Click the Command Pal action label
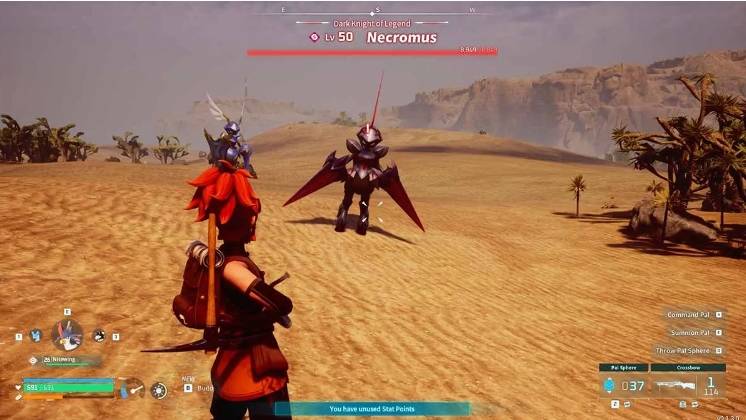Screen dimensions: 746x420 click(x=688, y=314)
